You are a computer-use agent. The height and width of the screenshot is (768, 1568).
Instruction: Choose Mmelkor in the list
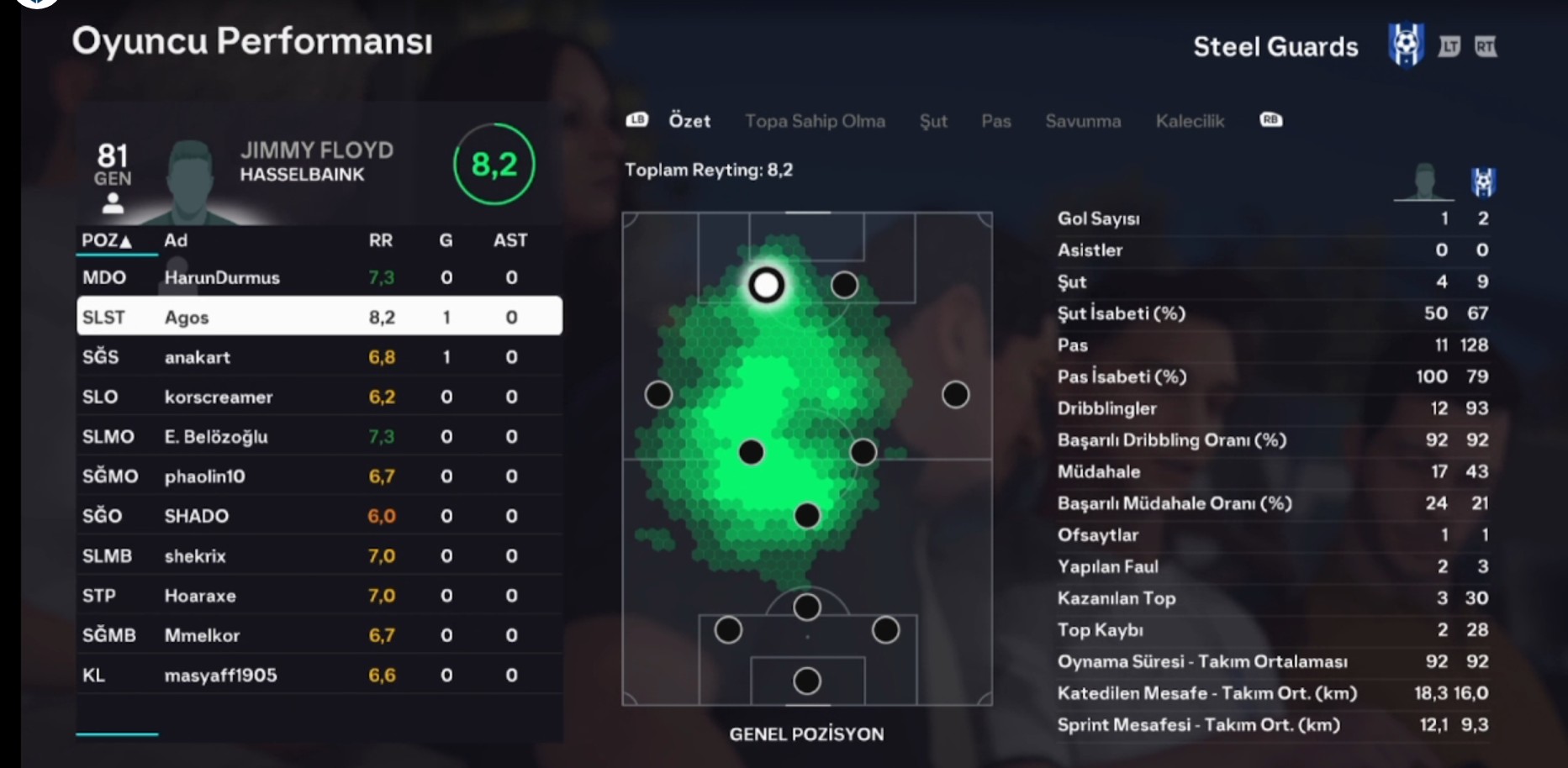coord(319,635)
